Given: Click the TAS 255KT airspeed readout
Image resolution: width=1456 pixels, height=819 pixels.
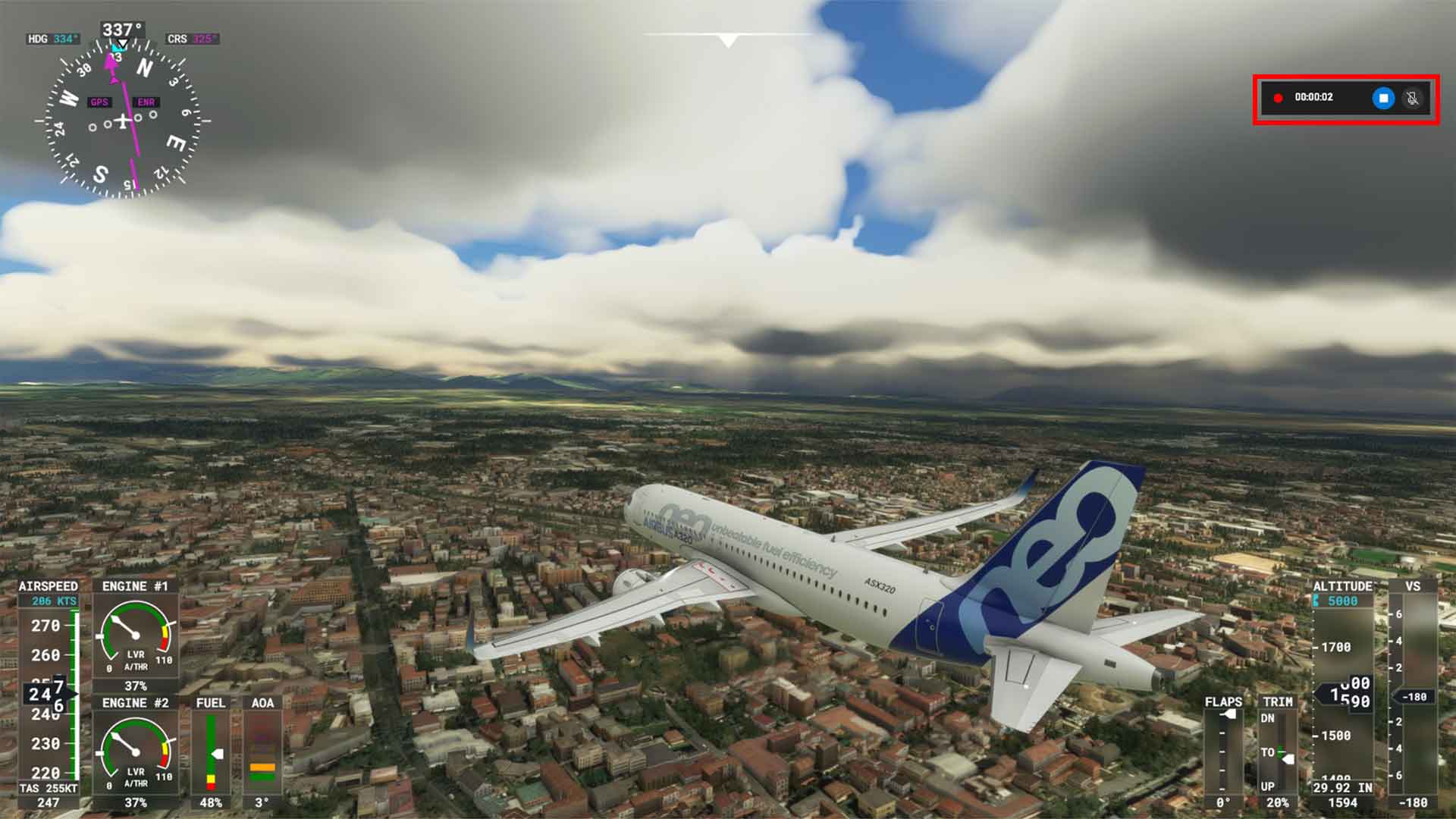Looking at the screenshot, I should click(x=49, y=788).
